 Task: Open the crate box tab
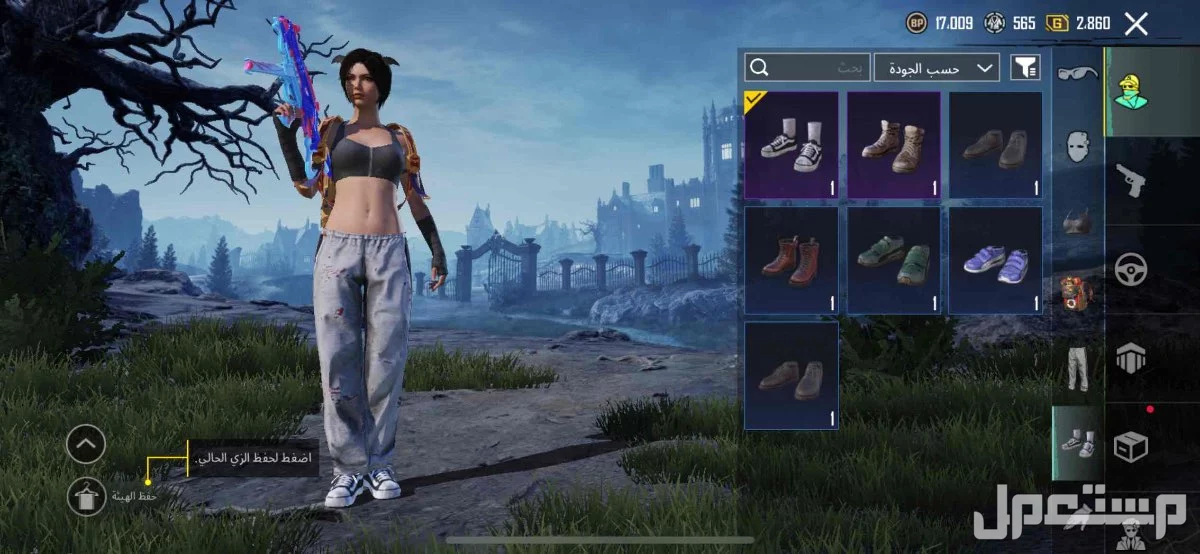coord(1131,446)
